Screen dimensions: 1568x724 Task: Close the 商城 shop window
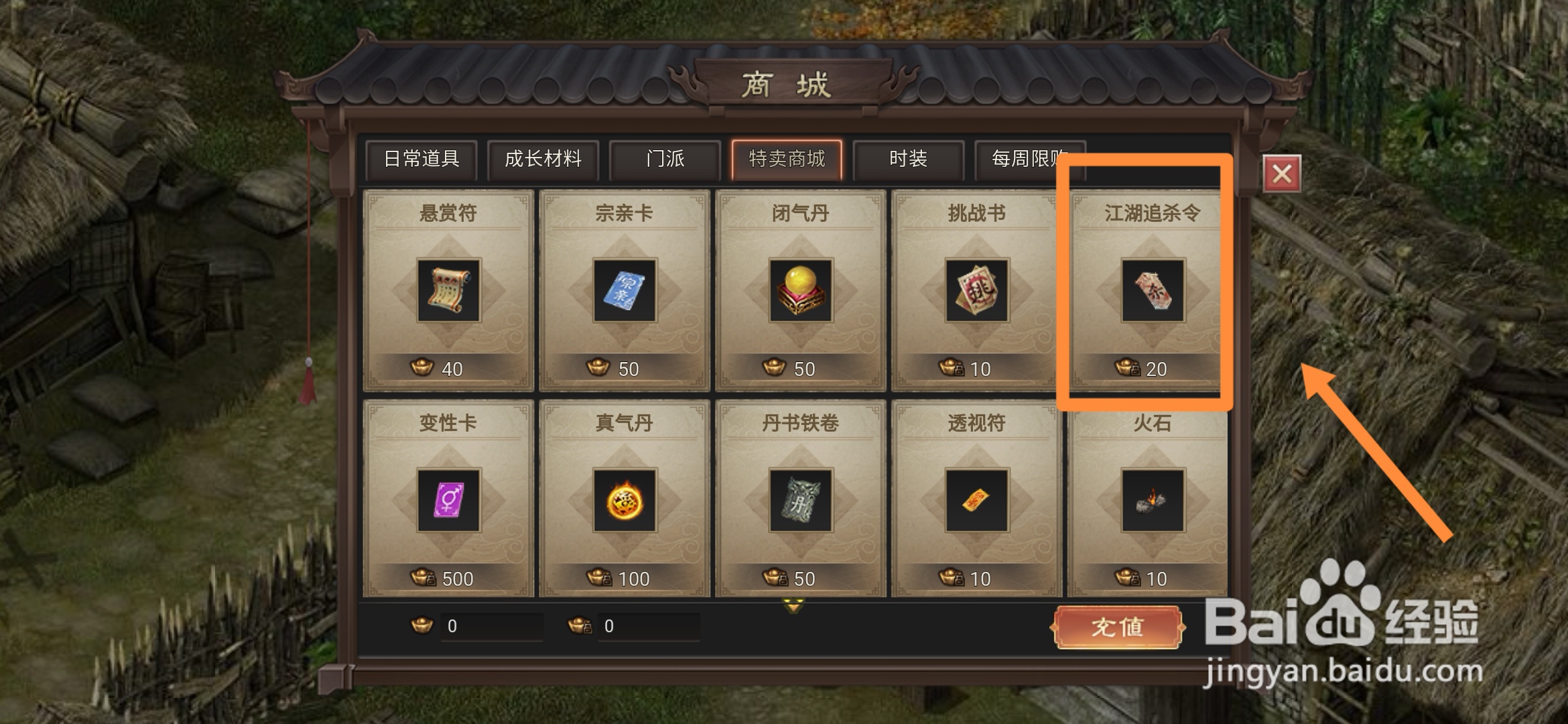click(1282, 172)
